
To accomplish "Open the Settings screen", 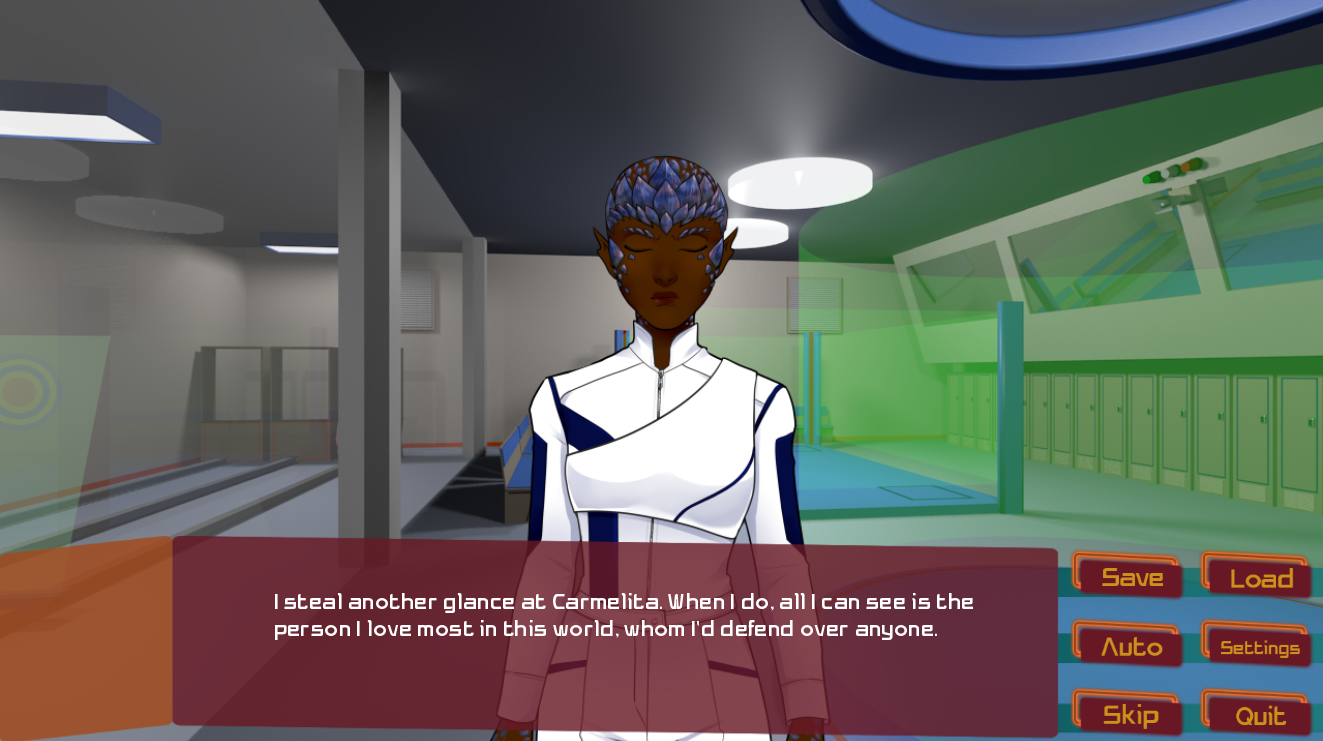I will click(1259, 647).
